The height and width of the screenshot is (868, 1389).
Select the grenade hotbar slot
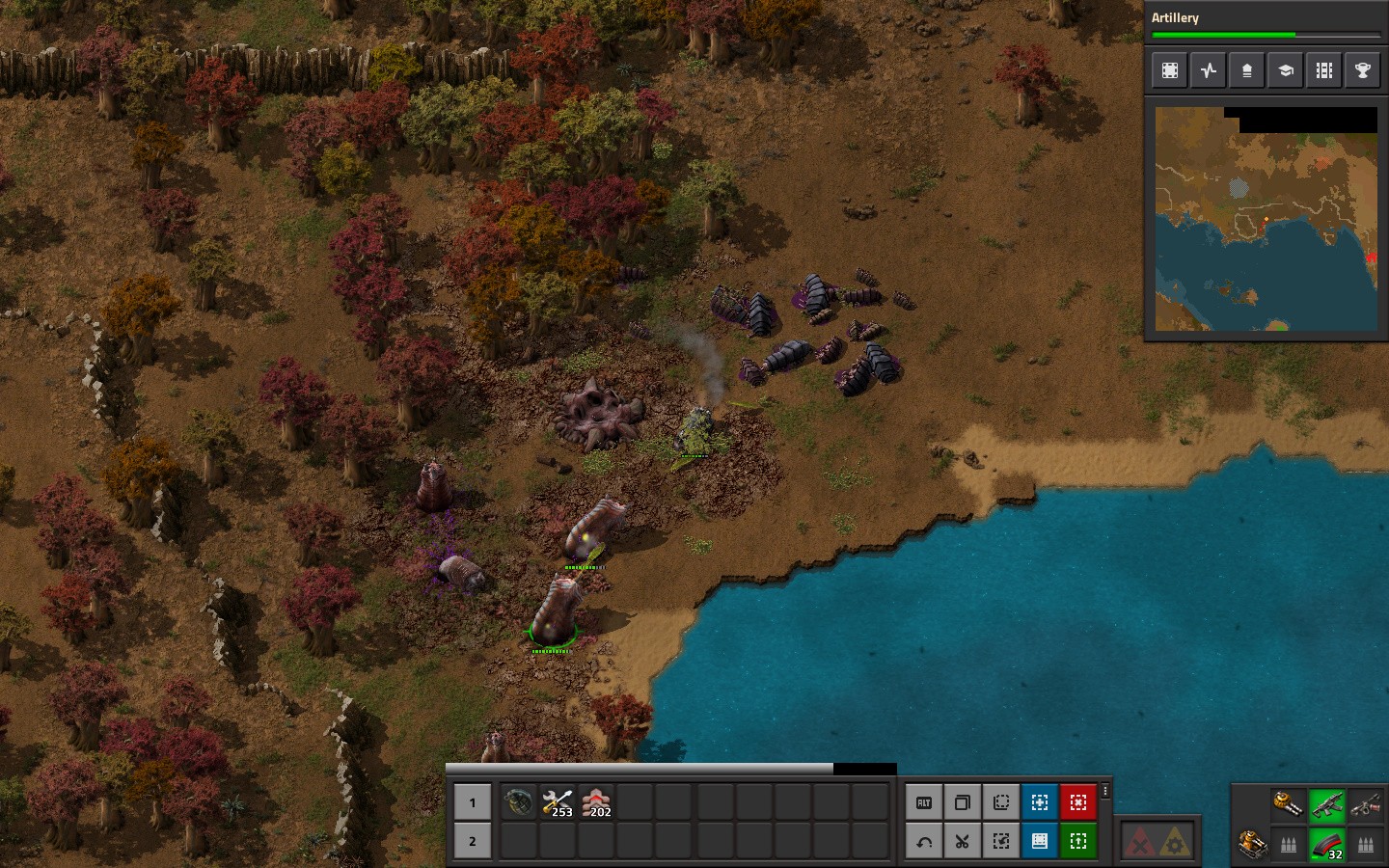tap(518, 801)
